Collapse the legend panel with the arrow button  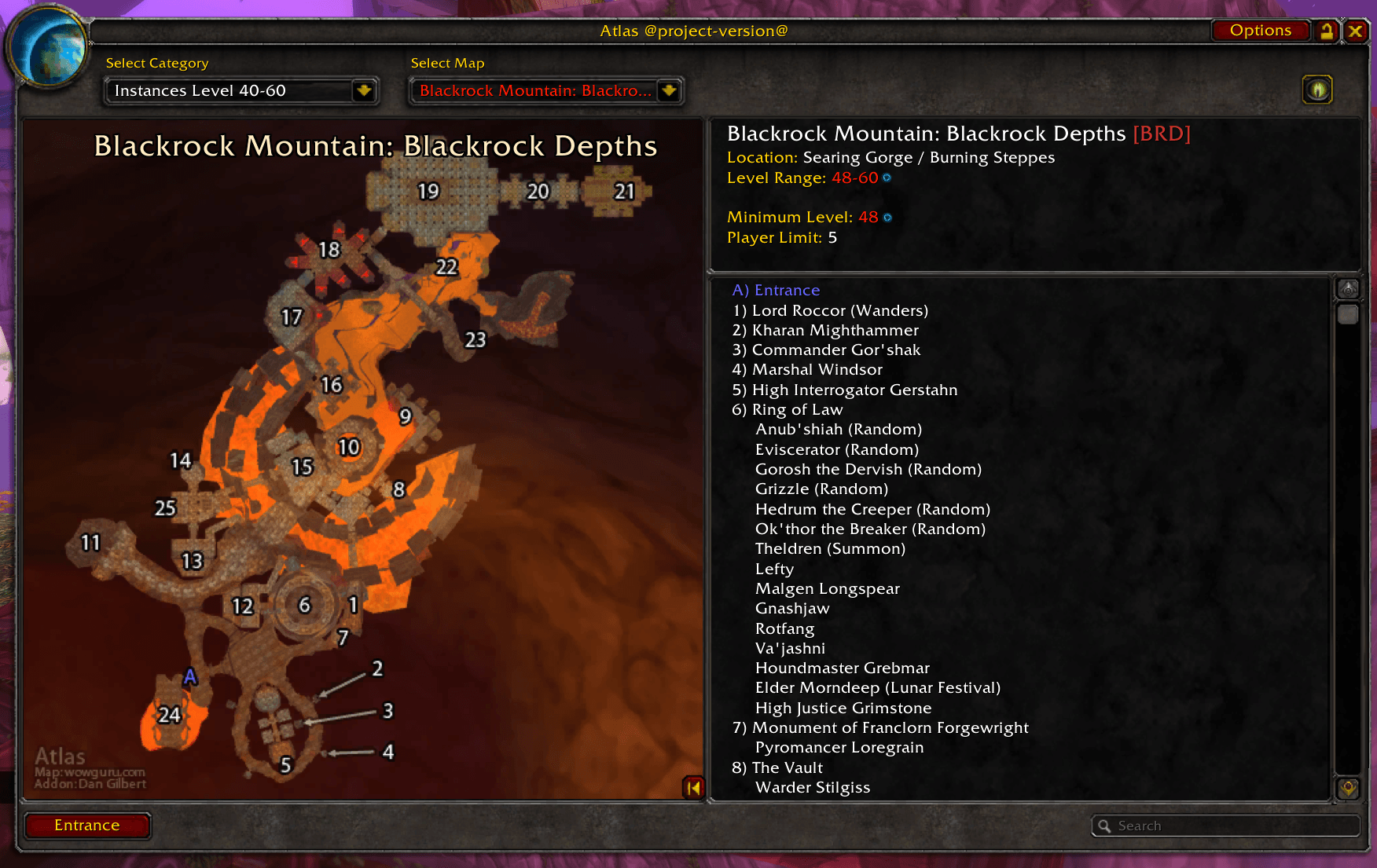[693, 788]
